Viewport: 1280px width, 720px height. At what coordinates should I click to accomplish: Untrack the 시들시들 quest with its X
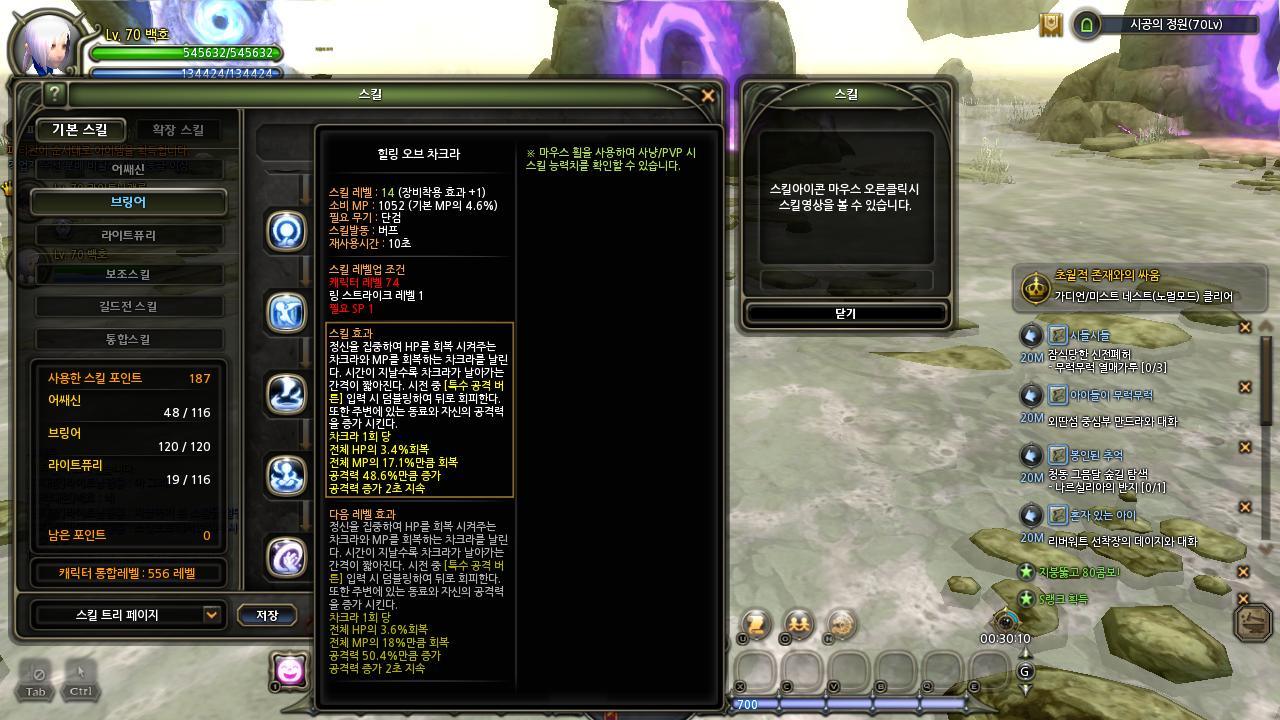coord(1246,327)
